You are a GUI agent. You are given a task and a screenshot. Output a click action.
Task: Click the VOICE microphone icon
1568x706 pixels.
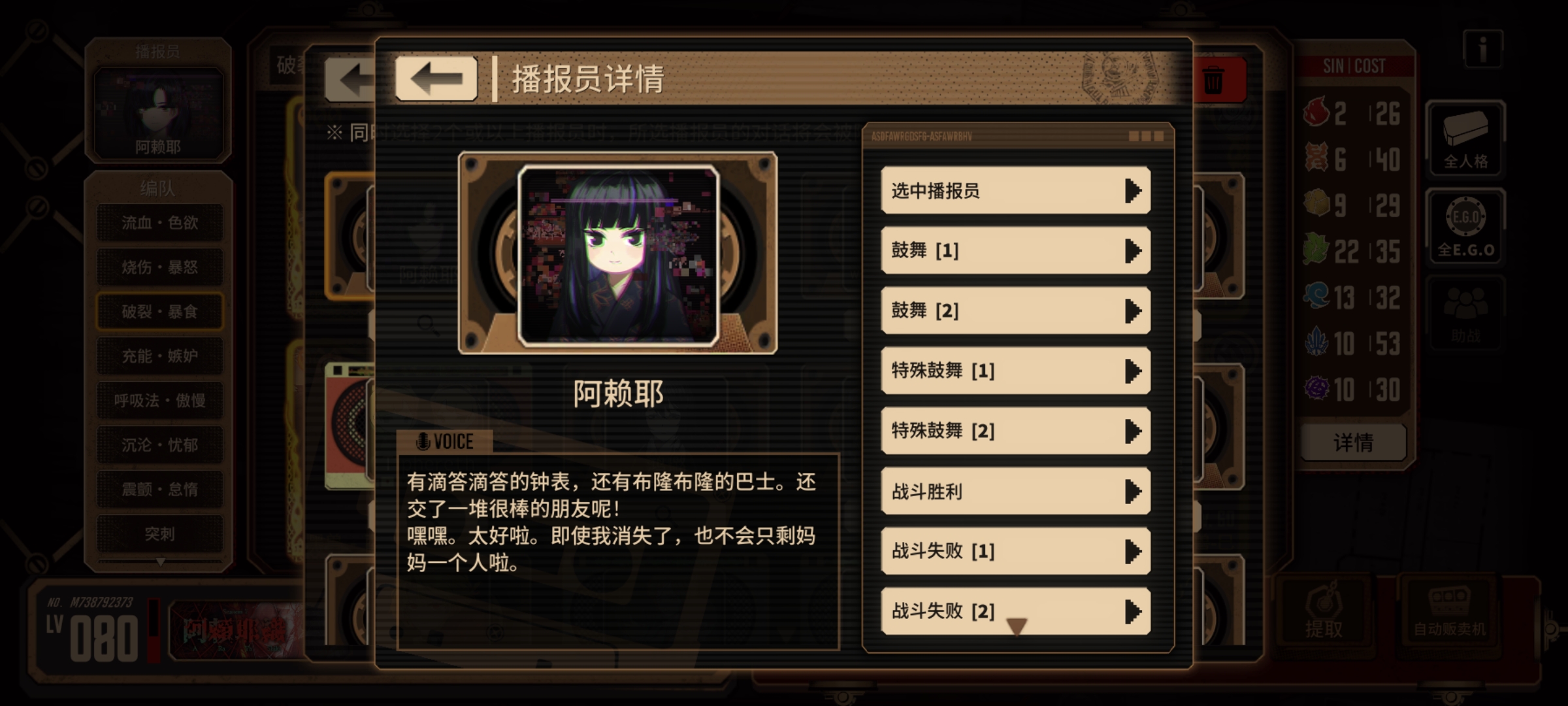[425, 441]
